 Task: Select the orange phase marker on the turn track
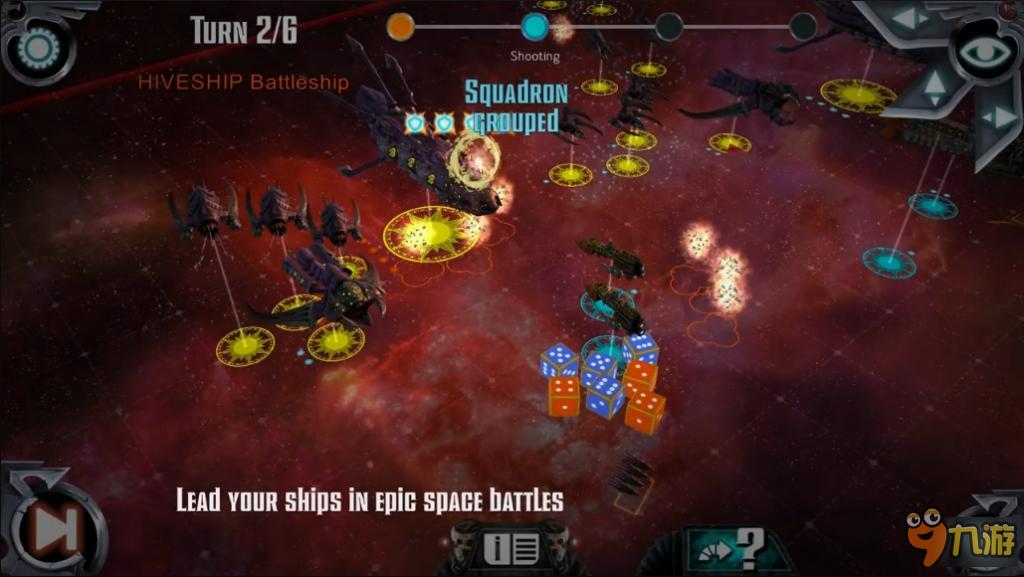(400, 27)
